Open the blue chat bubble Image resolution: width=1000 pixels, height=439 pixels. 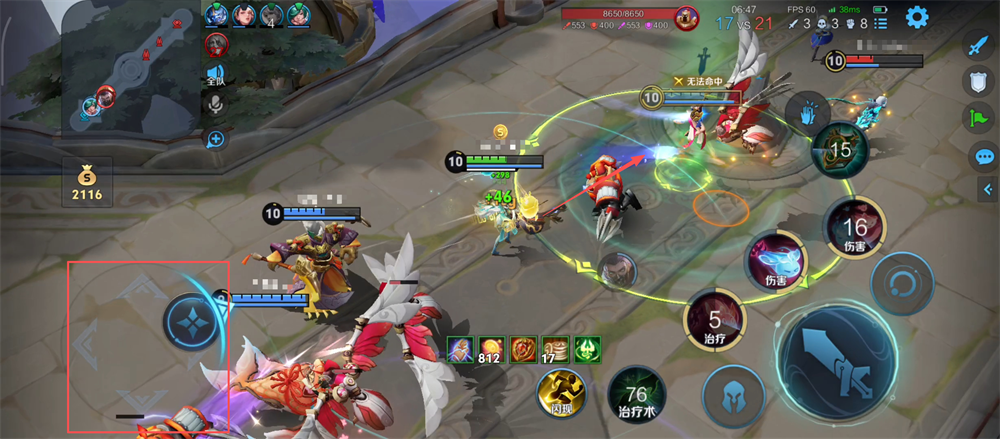click(984, 156)
